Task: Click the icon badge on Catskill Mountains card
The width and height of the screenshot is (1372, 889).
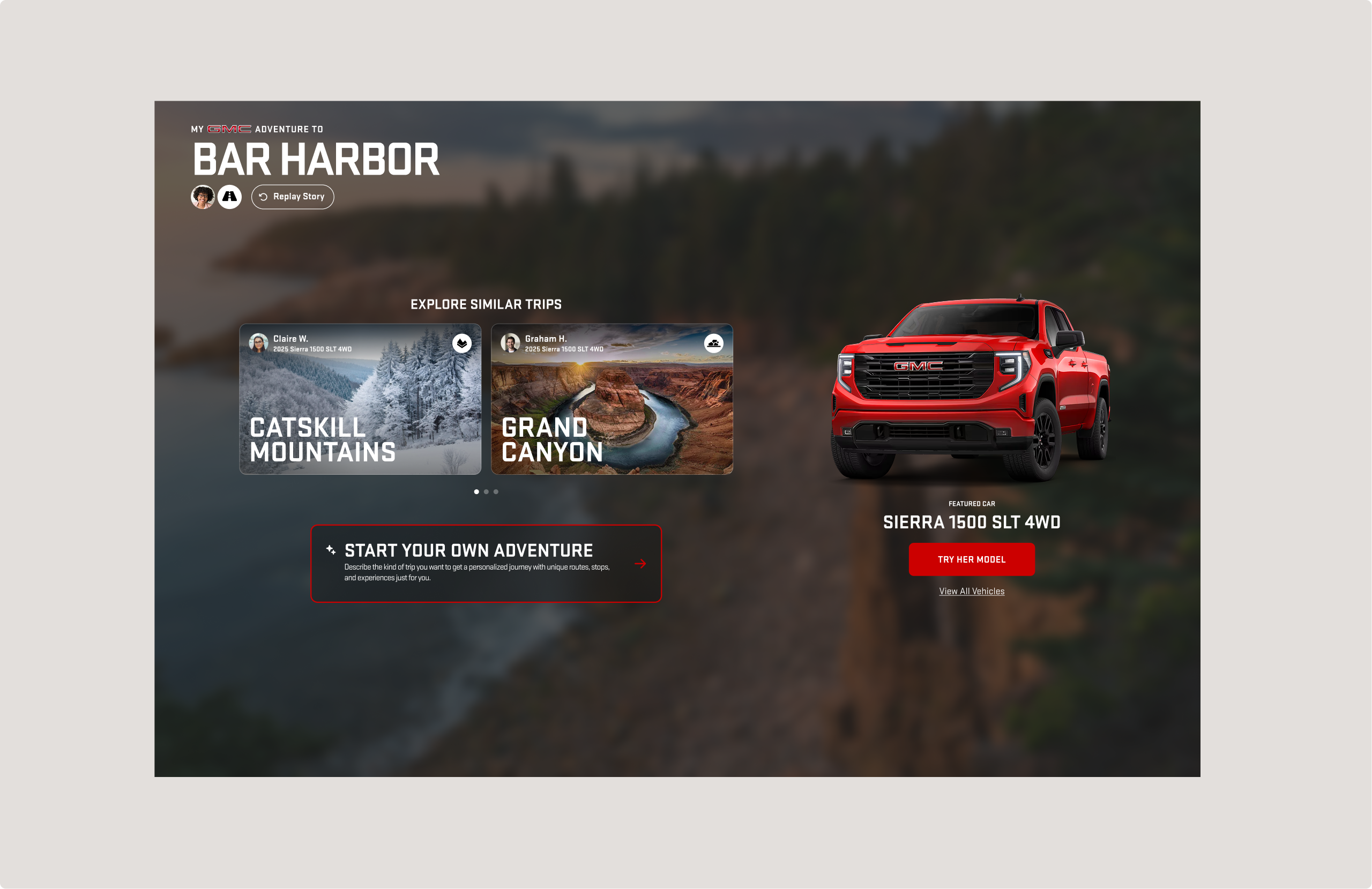Action: pyautogui.click(x=462, y=343)
